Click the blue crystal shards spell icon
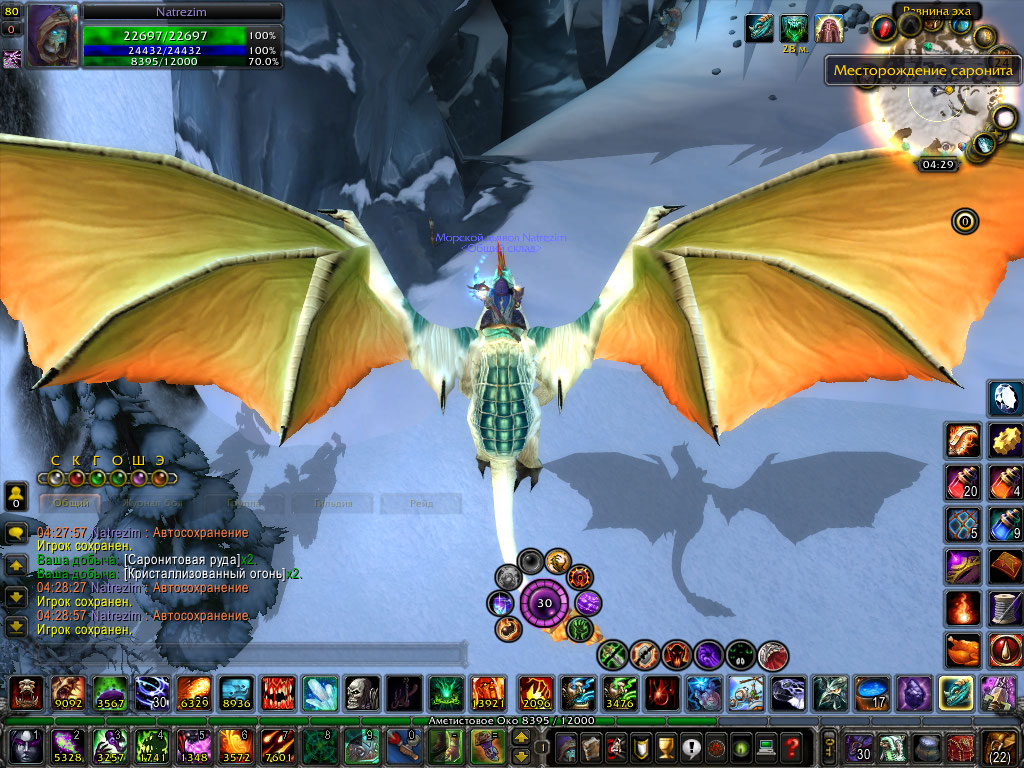 [319, 692]
